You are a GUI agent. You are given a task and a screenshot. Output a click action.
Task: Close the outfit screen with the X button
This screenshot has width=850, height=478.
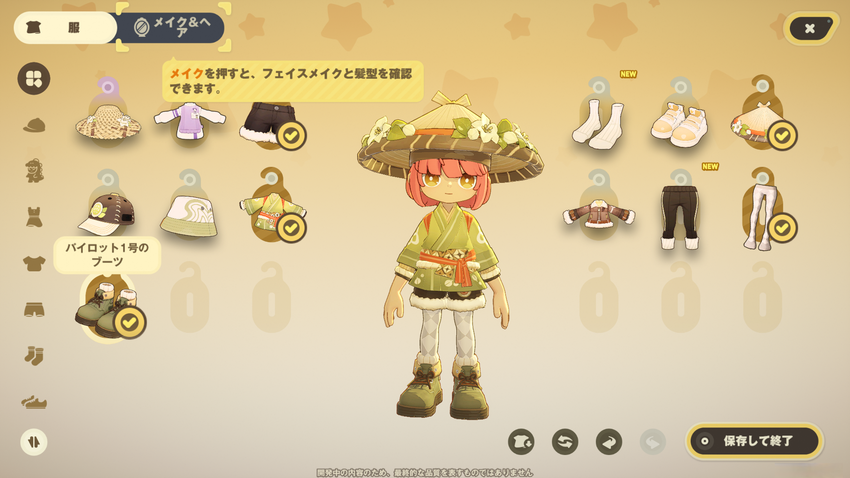coord(810,29)
